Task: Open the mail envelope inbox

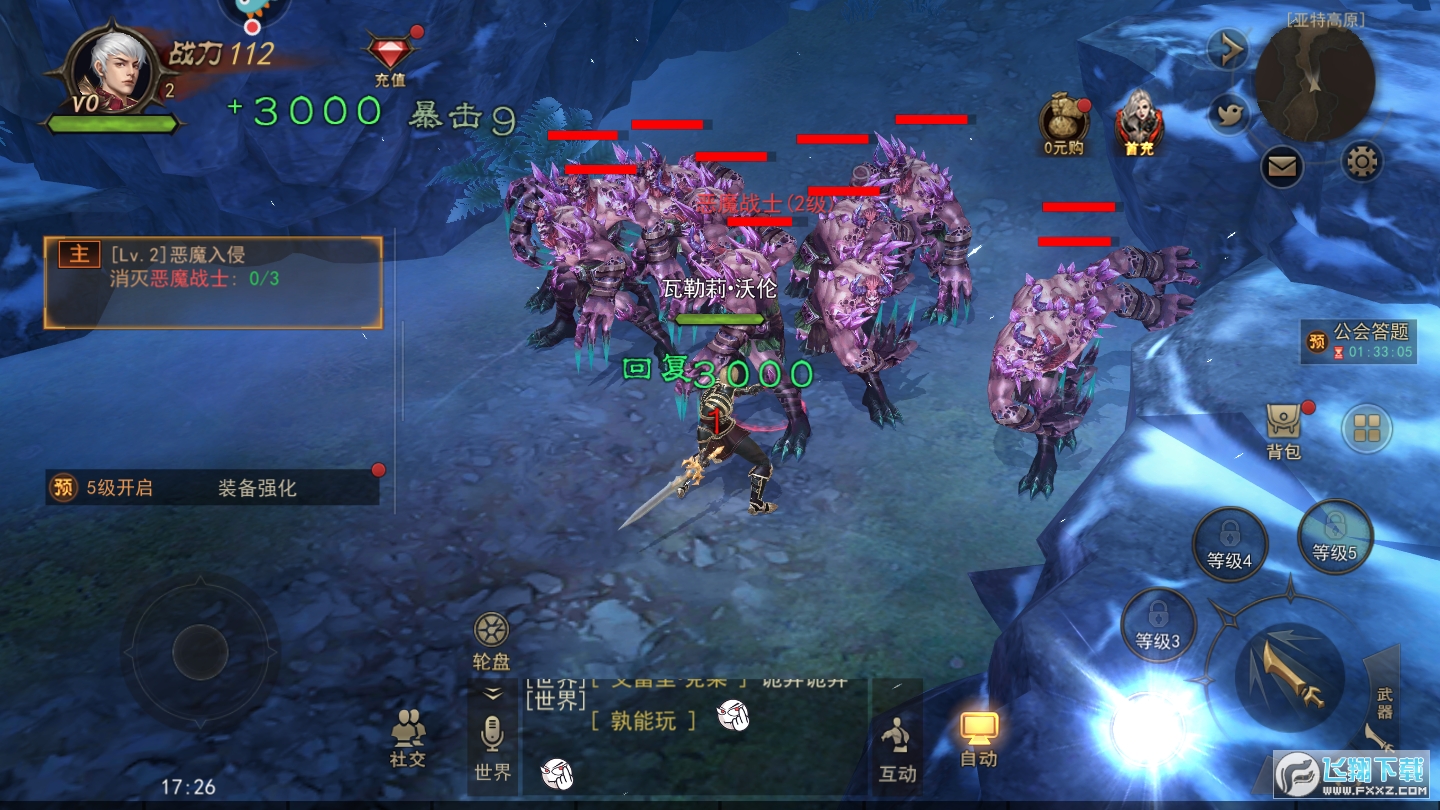Action: (1281, 166)
